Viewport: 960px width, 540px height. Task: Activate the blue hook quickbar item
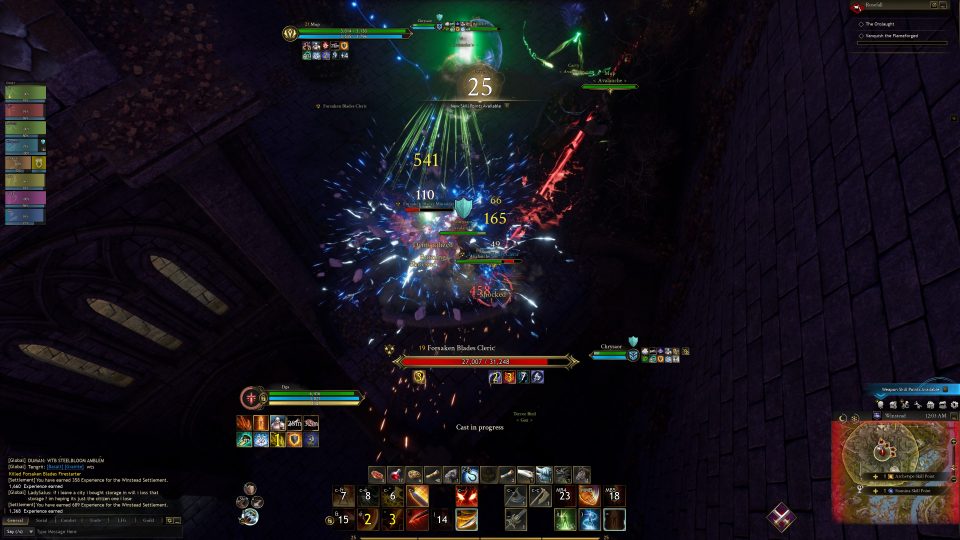click(x=469, y=475)
